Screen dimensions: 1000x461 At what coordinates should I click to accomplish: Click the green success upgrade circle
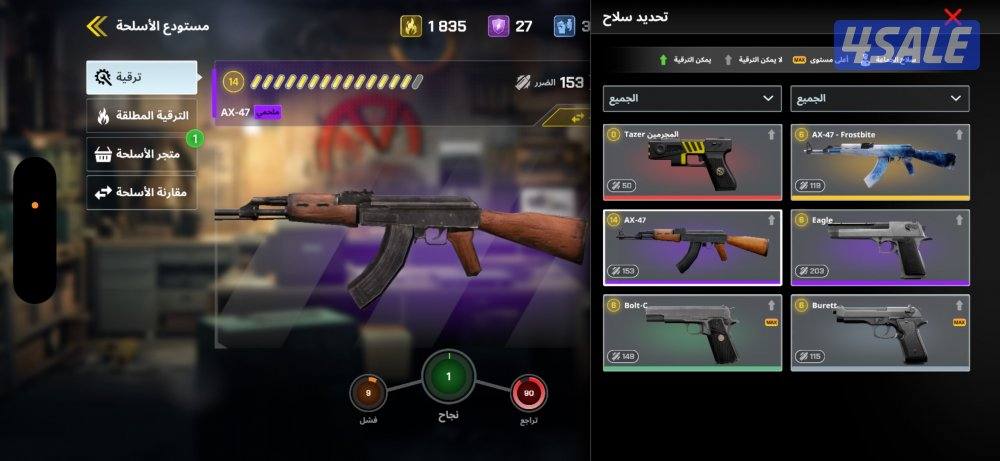point(448,377)
